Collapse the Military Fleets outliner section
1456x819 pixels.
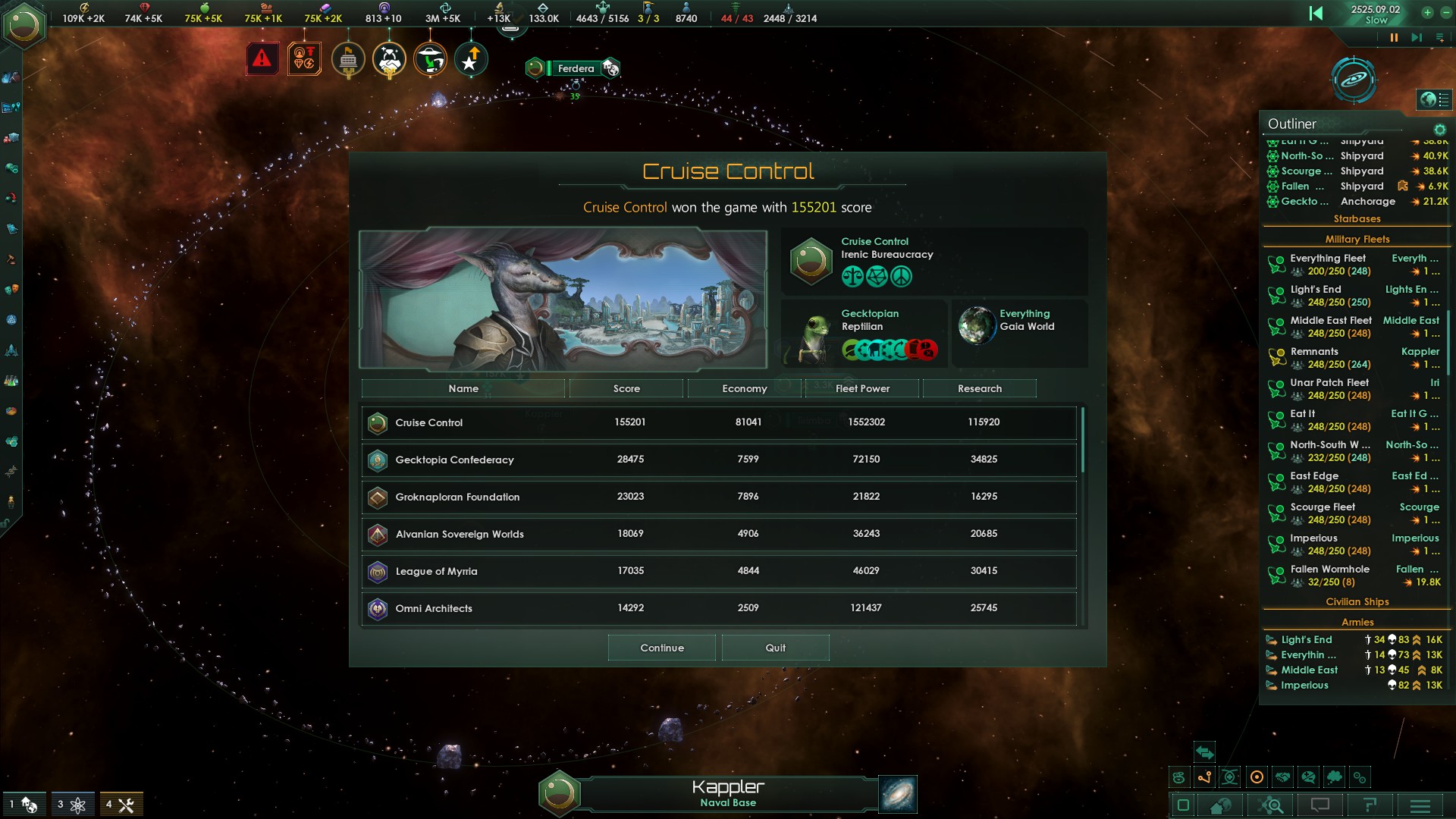click(1357, 239)
